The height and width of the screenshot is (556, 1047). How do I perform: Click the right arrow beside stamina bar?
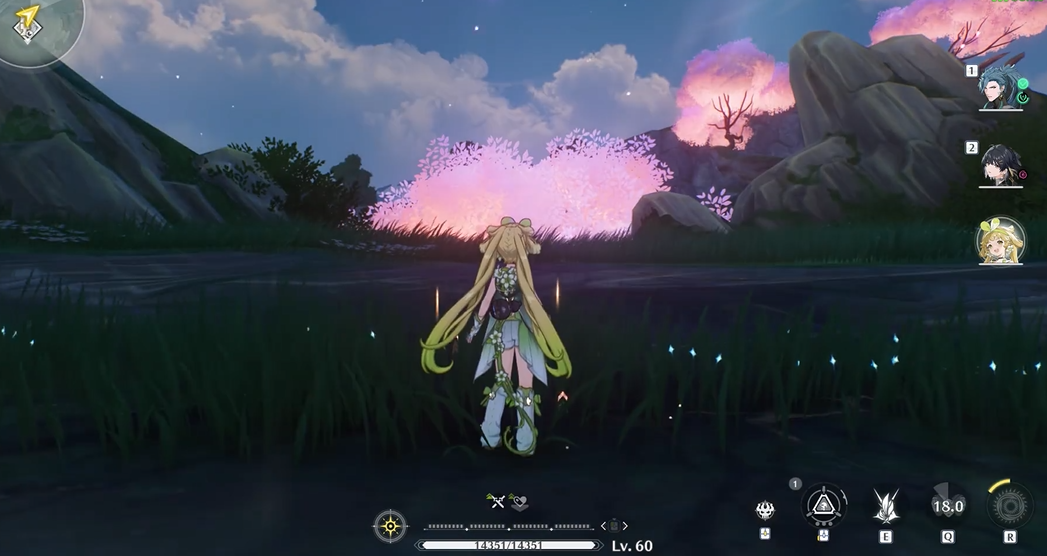pyautogui.click(x=626, y=525)
